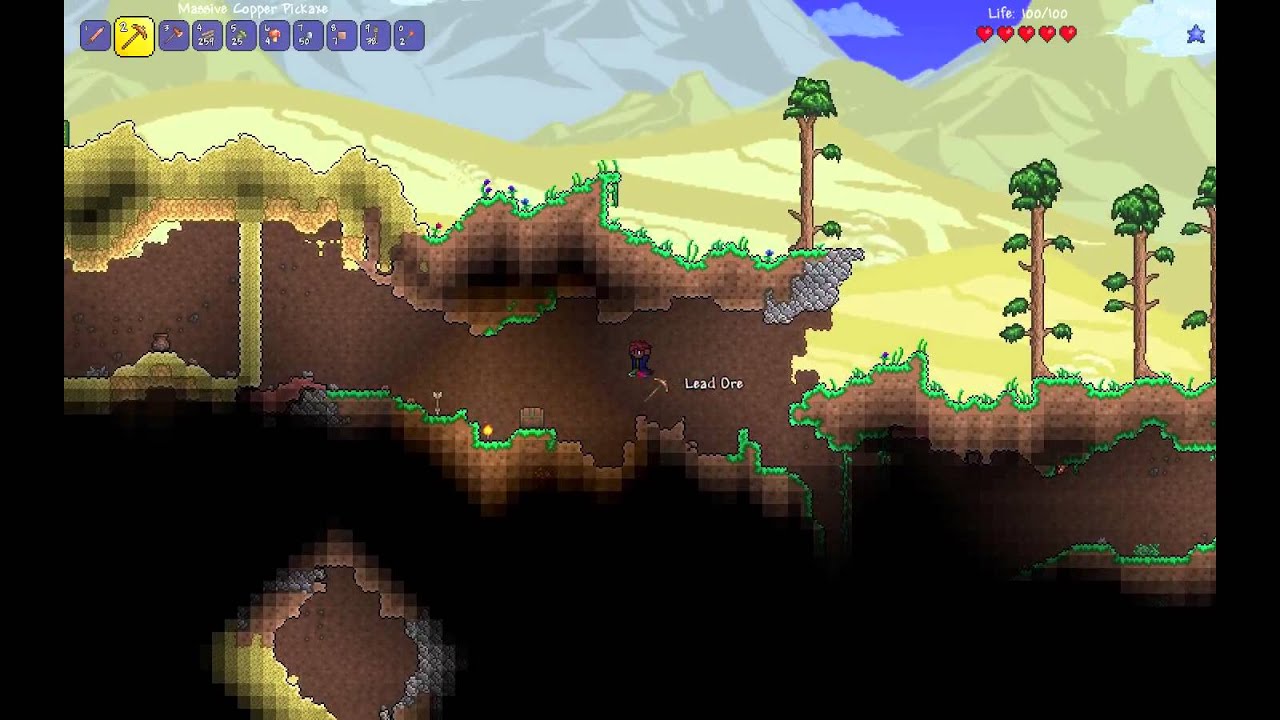Image resolution: width=1280 pixels, height=720 pixels.
Task: Pick the slot 7 stack of 50
Action: (308, 36)
